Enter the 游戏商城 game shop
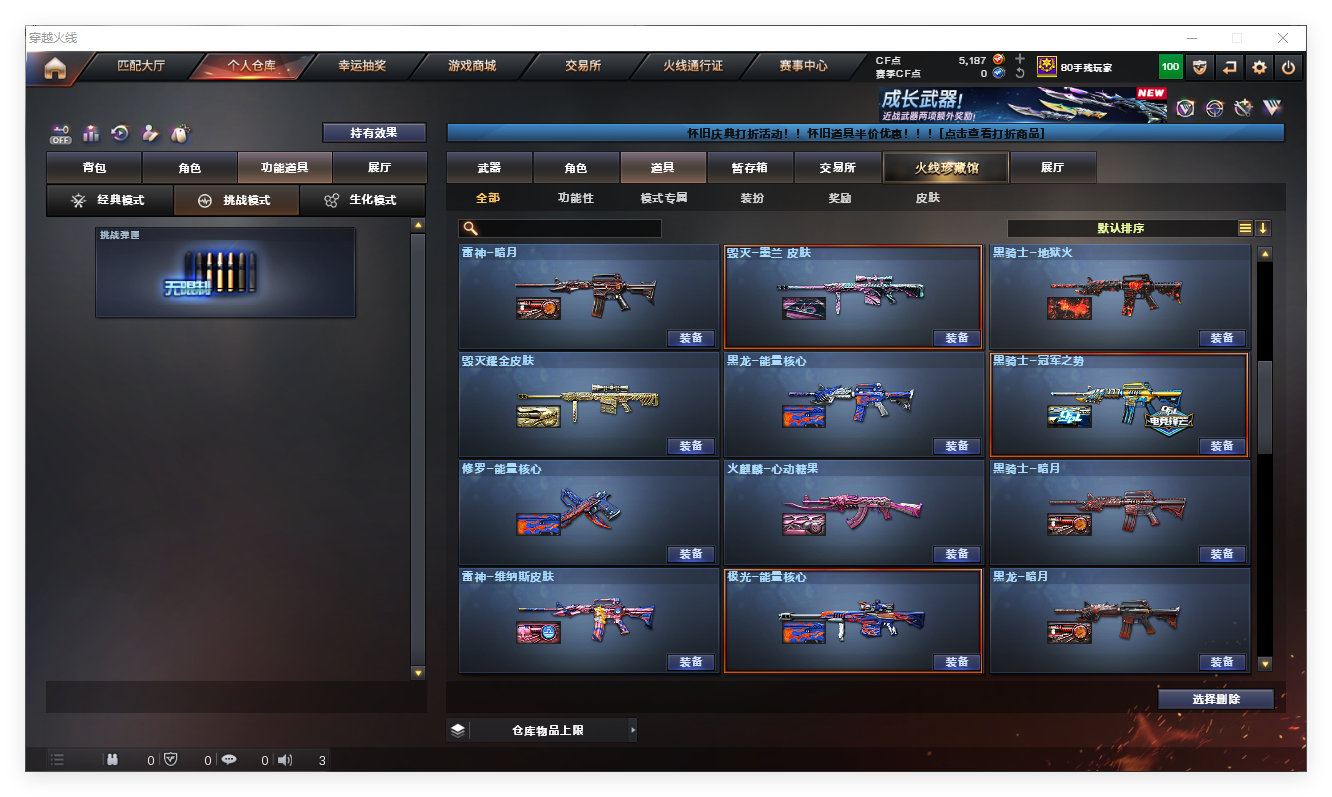Screen dimensions: 1332x797 click(471, 67)
